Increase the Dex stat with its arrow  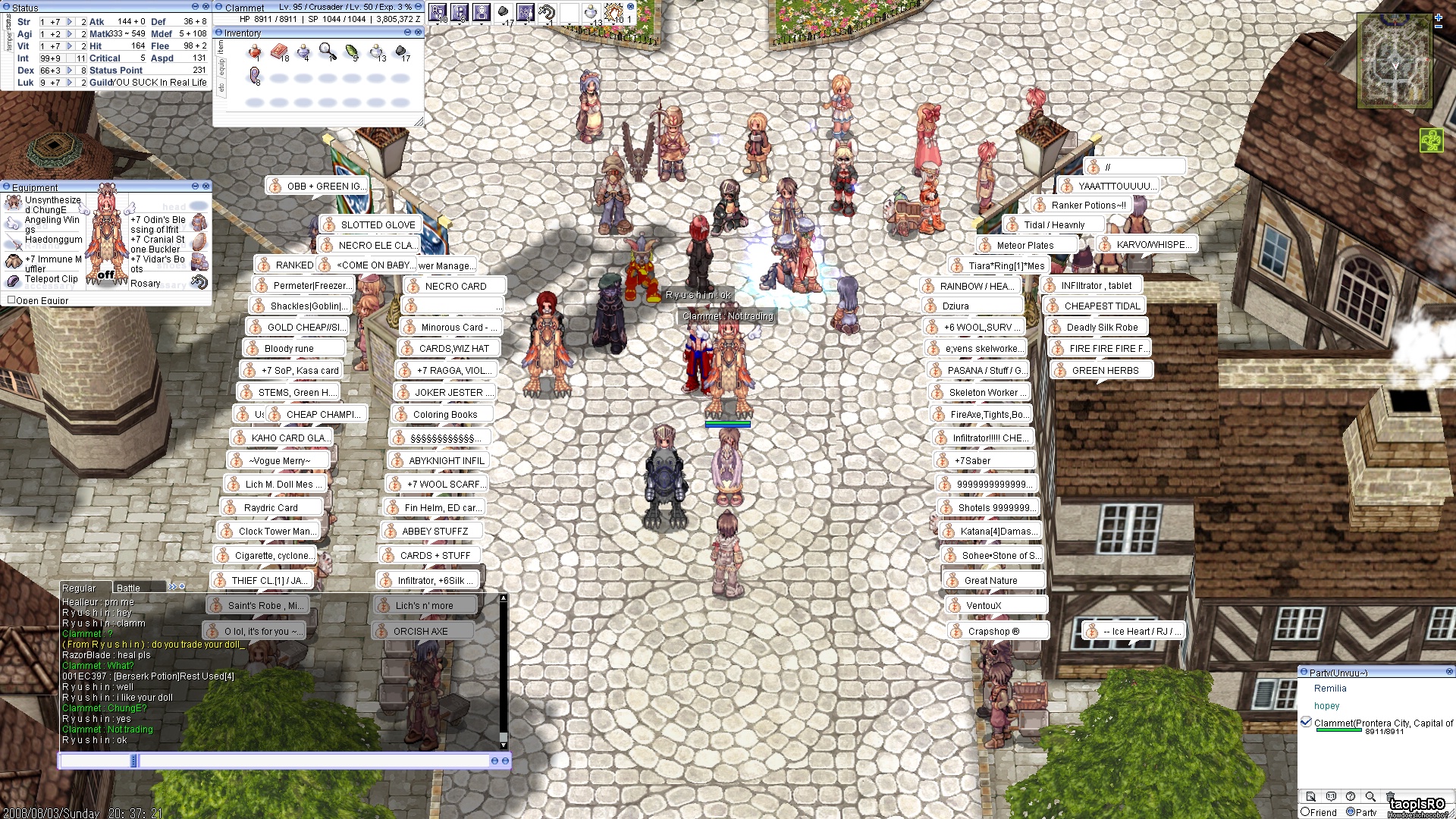pyautogui.click(x=70, y=71)
